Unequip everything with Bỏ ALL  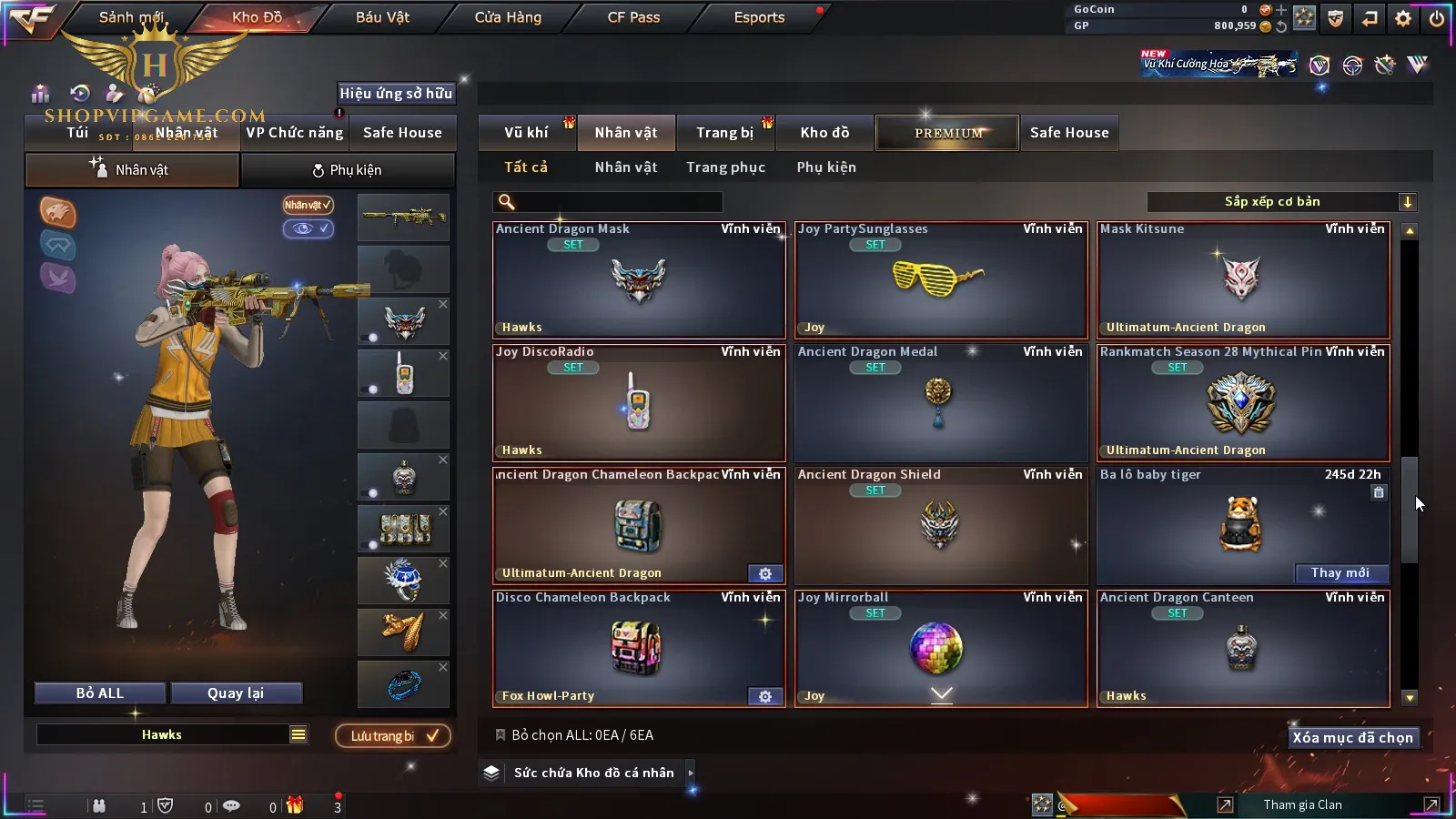[100, 693]
